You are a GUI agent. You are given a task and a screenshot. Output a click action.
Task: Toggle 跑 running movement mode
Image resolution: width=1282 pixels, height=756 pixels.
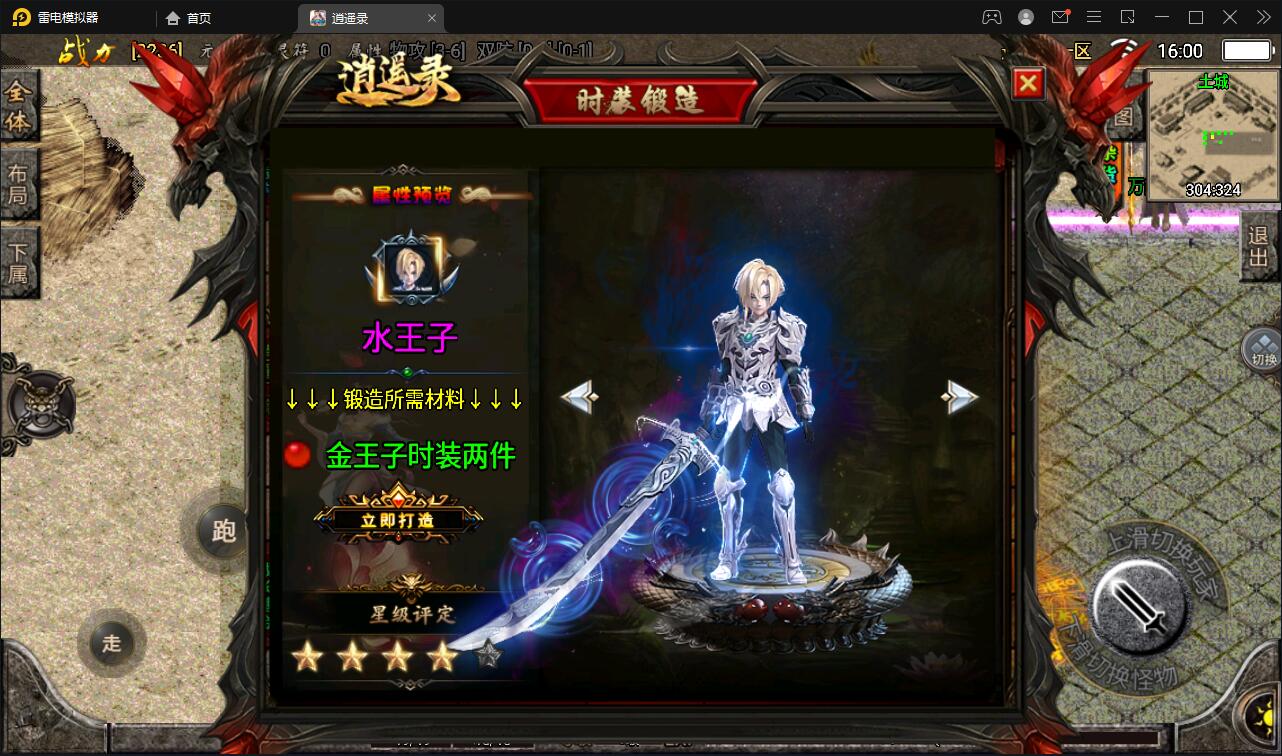click(222, 531)
